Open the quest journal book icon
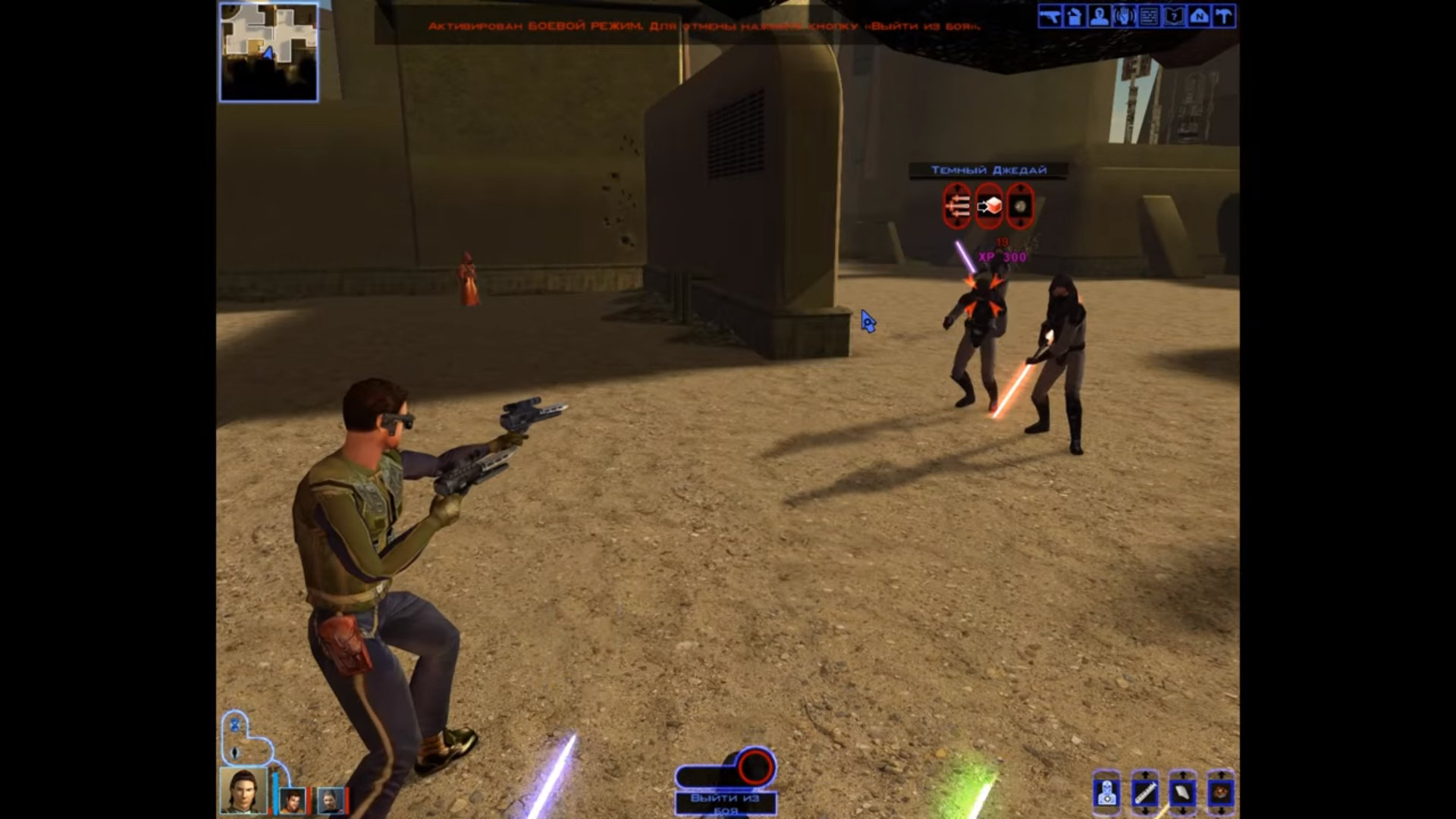This screenshot has width=1456, height=819. pyautogui.click(x=1174, y=17)
